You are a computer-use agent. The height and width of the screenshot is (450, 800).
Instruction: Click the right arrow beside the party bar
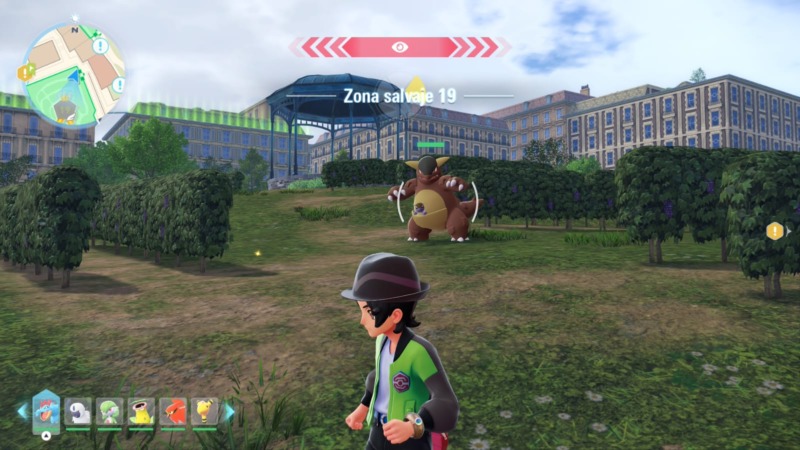pos(229,411)
